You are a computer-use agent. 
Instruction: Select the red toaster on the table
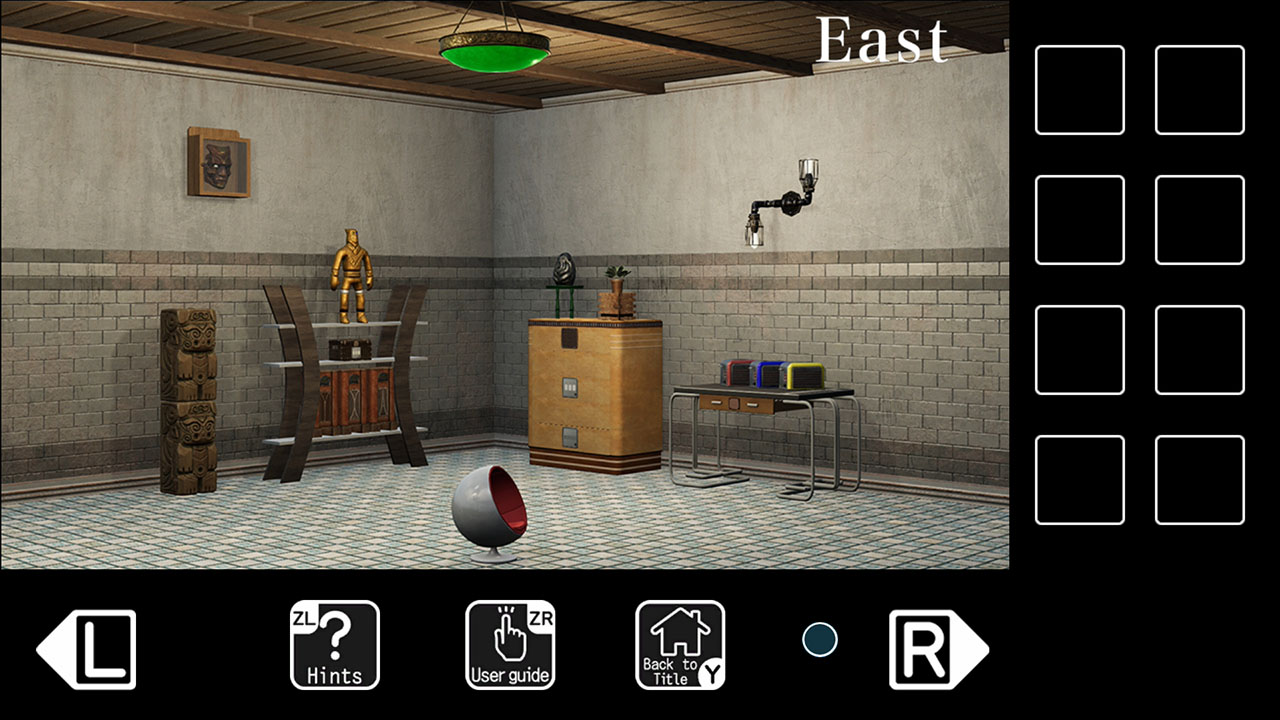[x=736, y=372]
